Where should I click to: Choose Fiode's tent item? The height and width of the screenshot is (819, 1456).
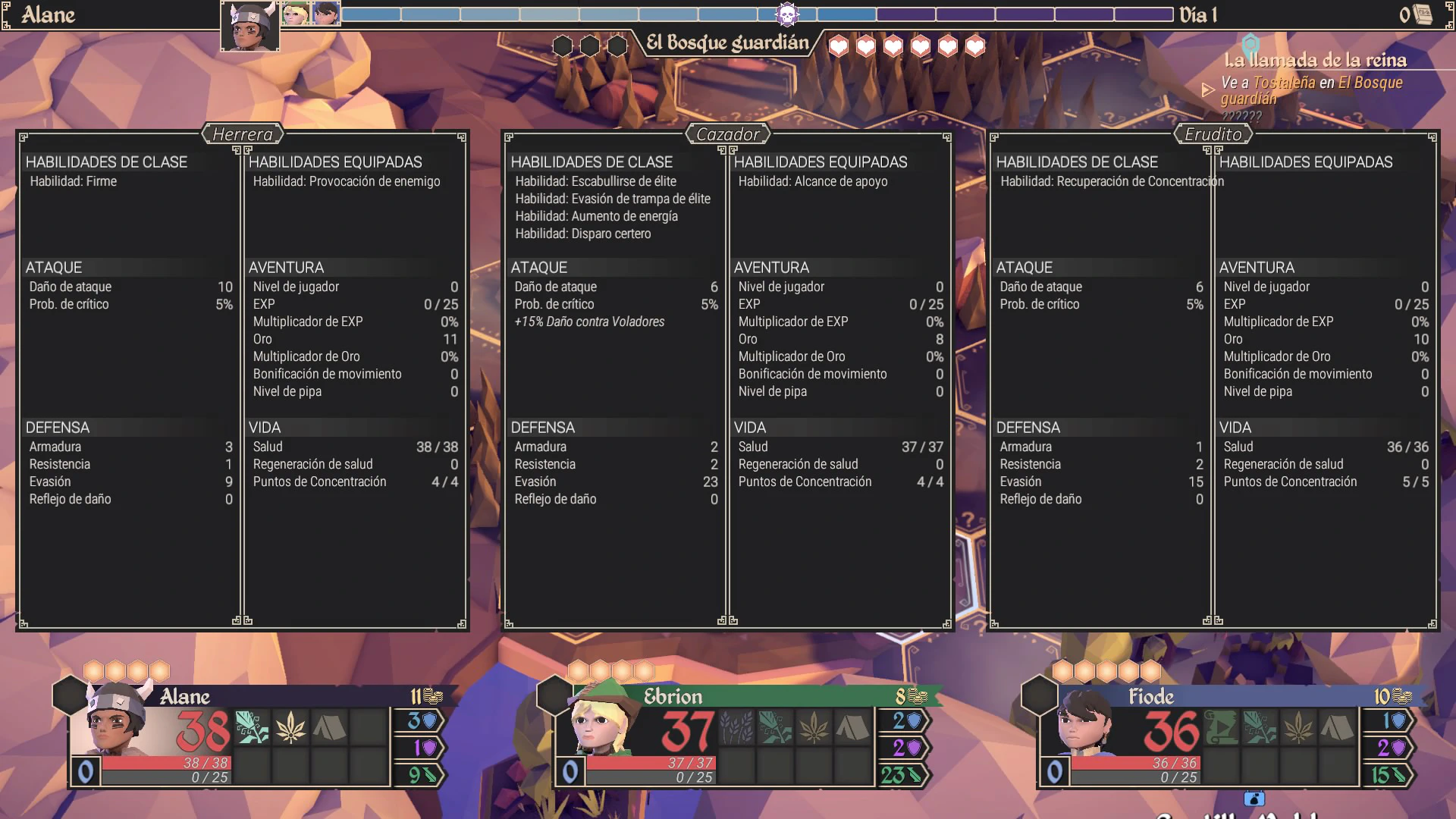(x=1337, y=728)
